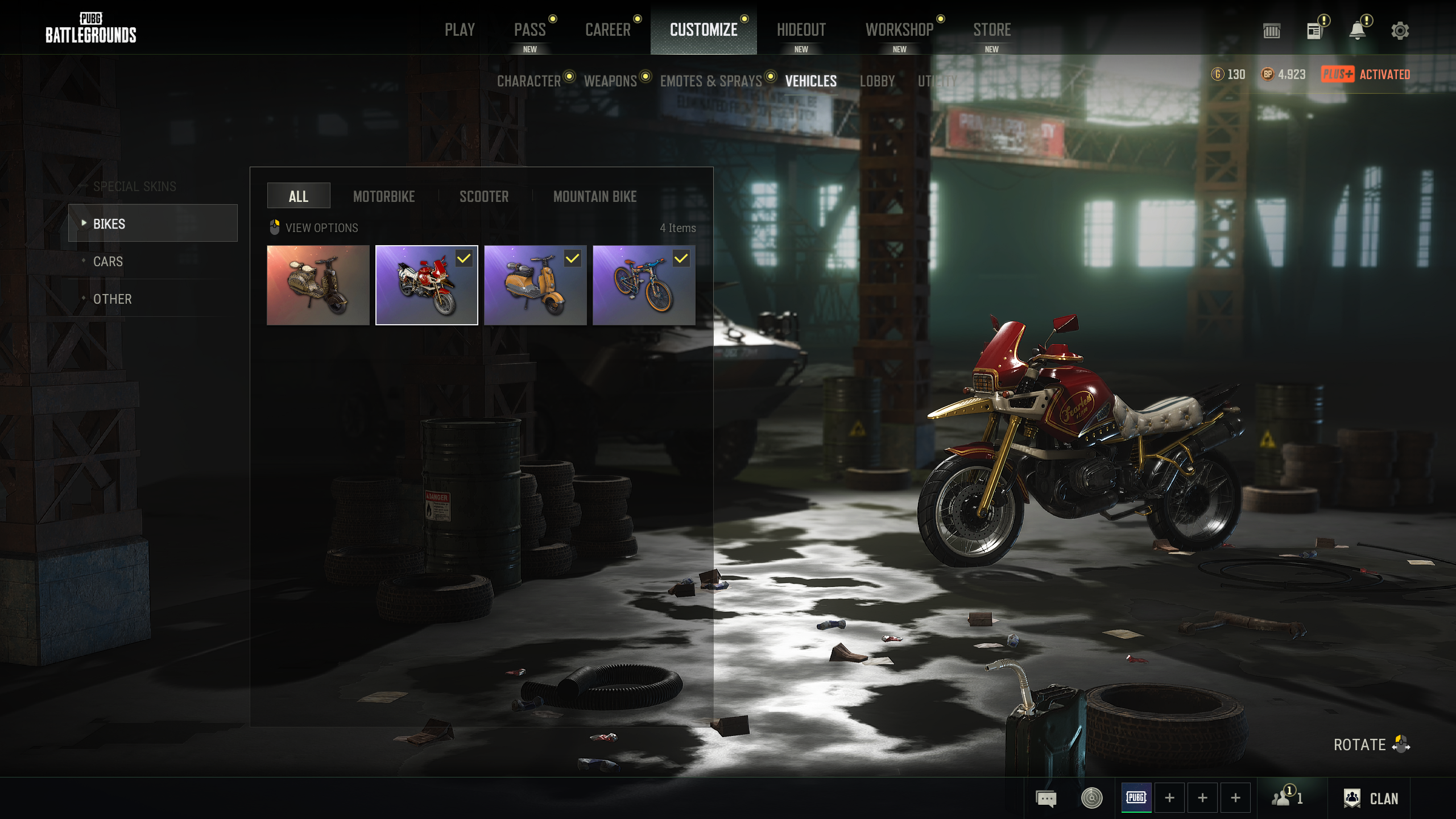Switch to the Career tab
Screen dimensions: 1456x819
click(607, 30)
